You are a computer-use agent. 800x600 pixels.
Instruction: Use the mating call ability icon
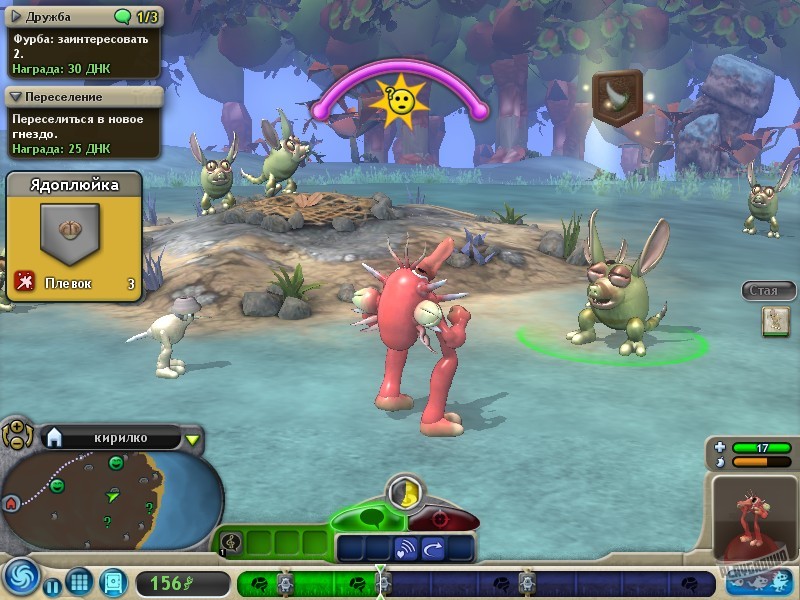(x=405, y=548)
